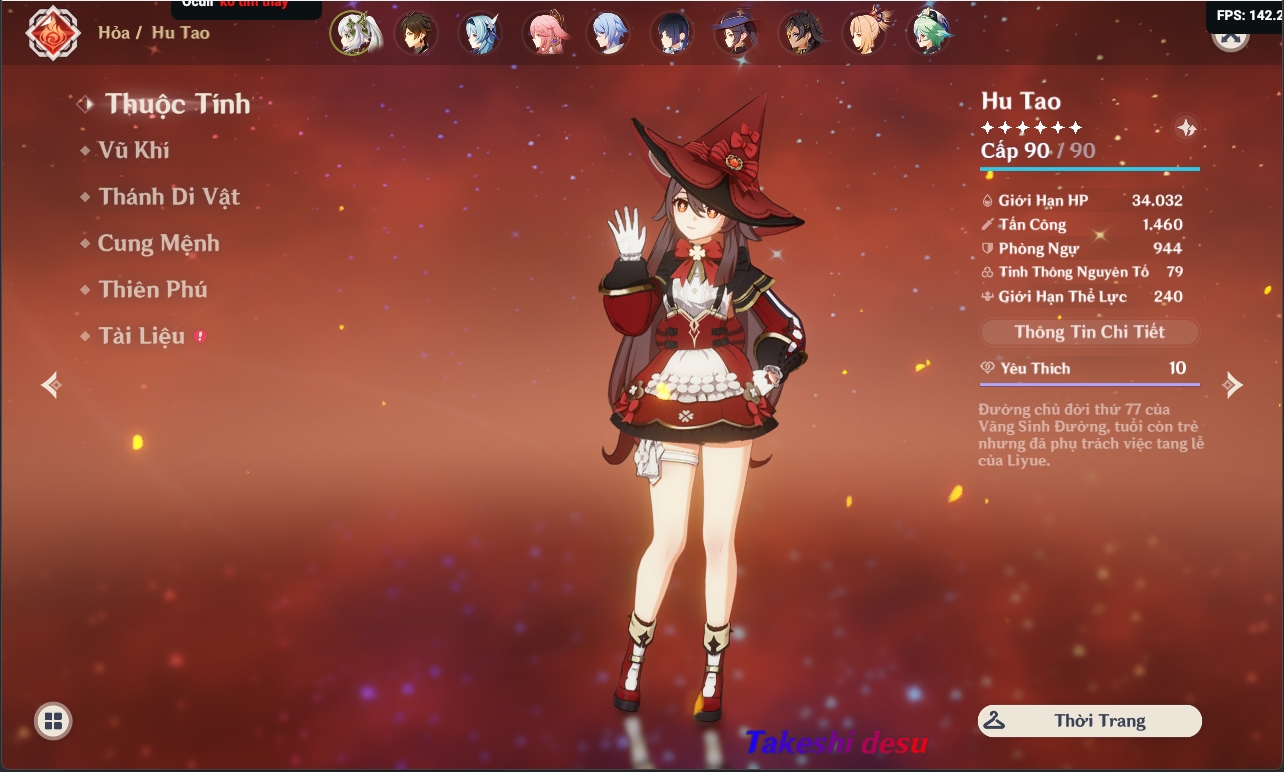Select the Vũ Khí weapon menu entry
Viewport: 1284px width, 772px height.
pyautogui.click(x=133, y=151)
